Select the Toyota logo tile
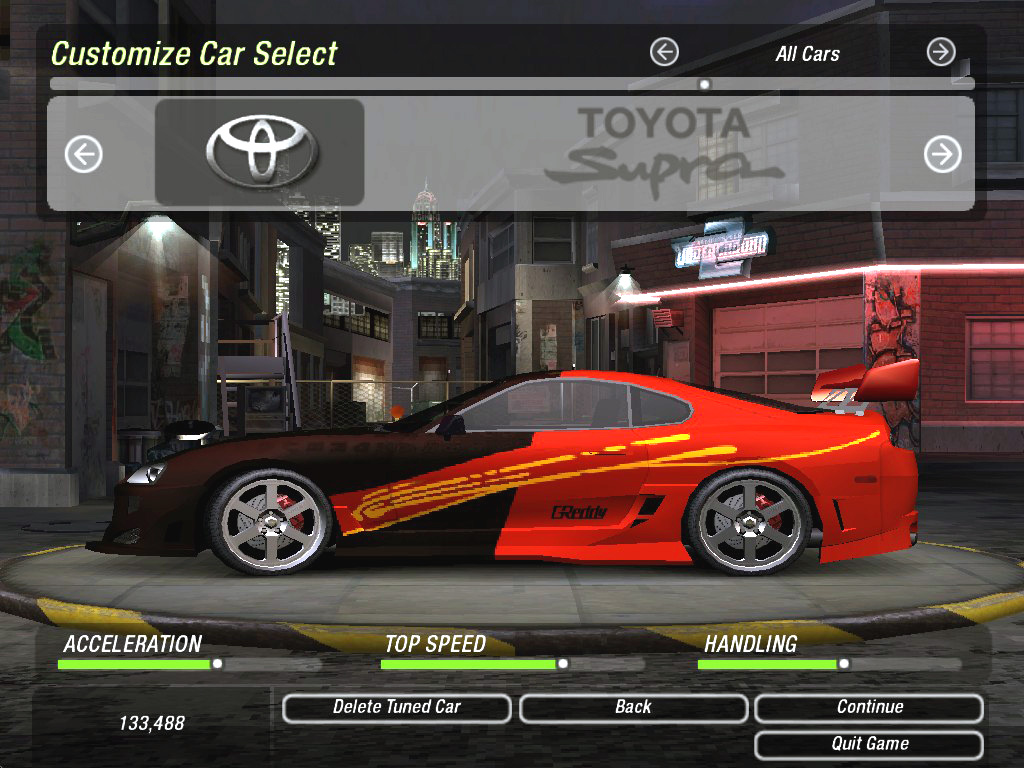The image size is (1024, 768). coord(260,152)
